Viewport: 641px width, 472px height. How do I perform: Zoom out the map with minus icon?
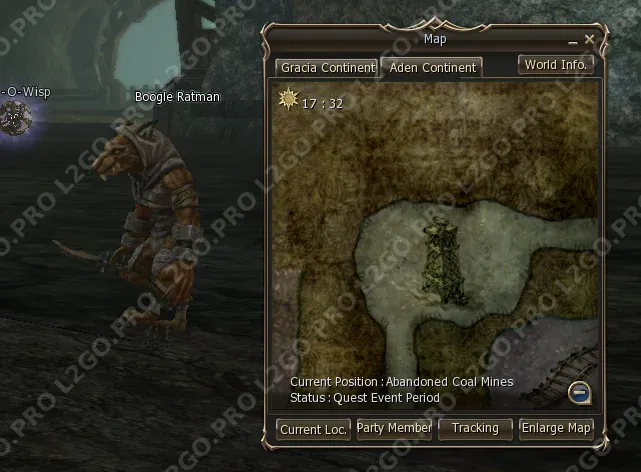coord(578,392)
